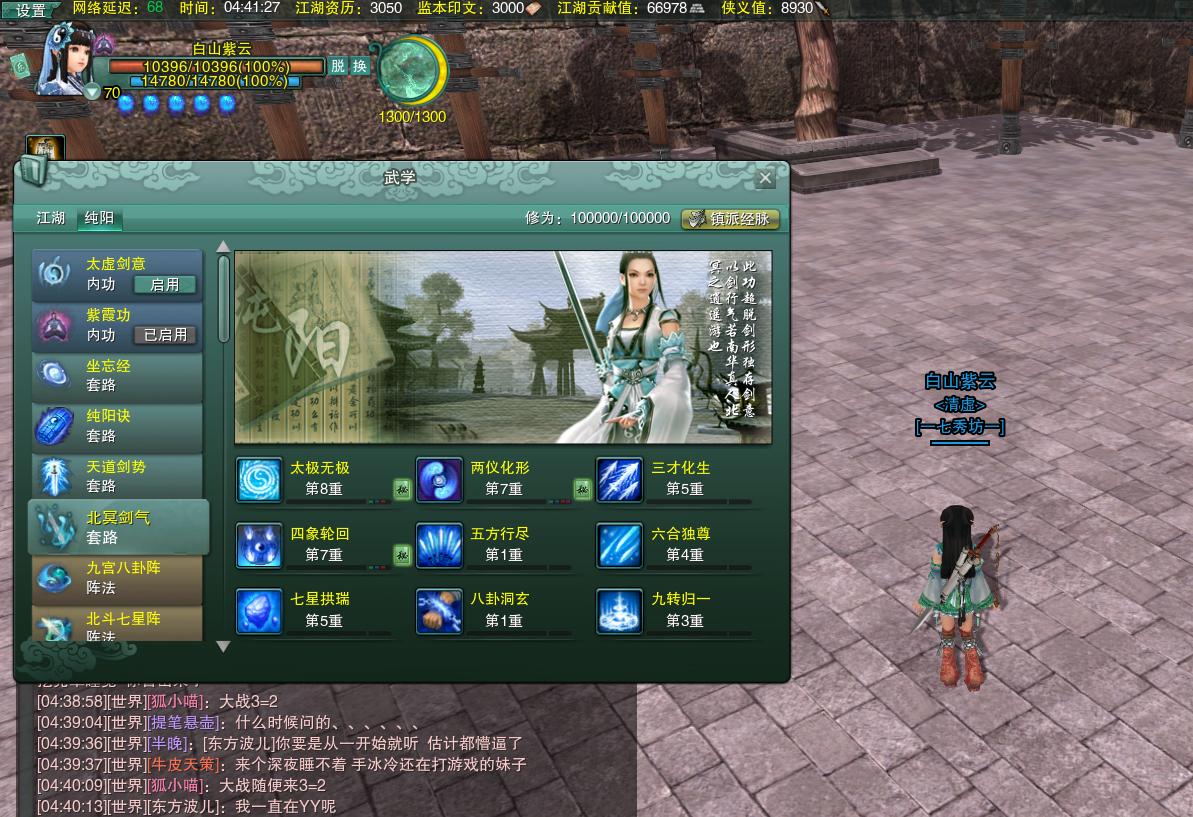Image resolution: width=1193 pixels, height=817 pixels.
Task: Close the 武学 martial arts window
Action: coord(765,178)
